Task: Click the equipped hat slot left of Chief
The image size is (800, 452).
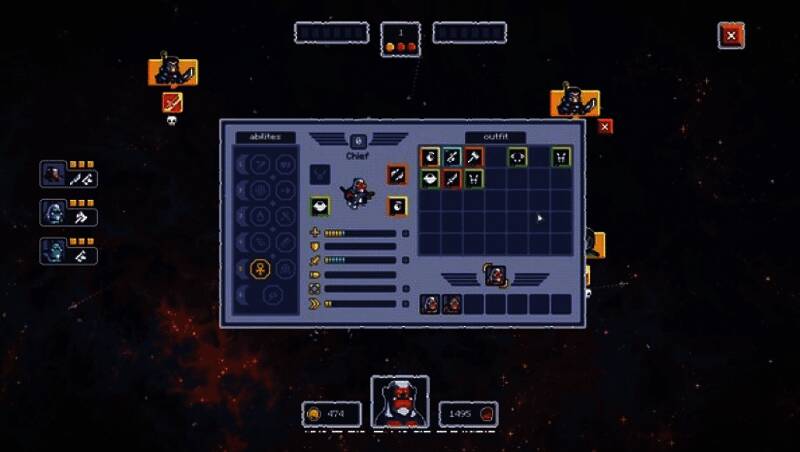Action: pyautogui.click(x=320, y=206)
